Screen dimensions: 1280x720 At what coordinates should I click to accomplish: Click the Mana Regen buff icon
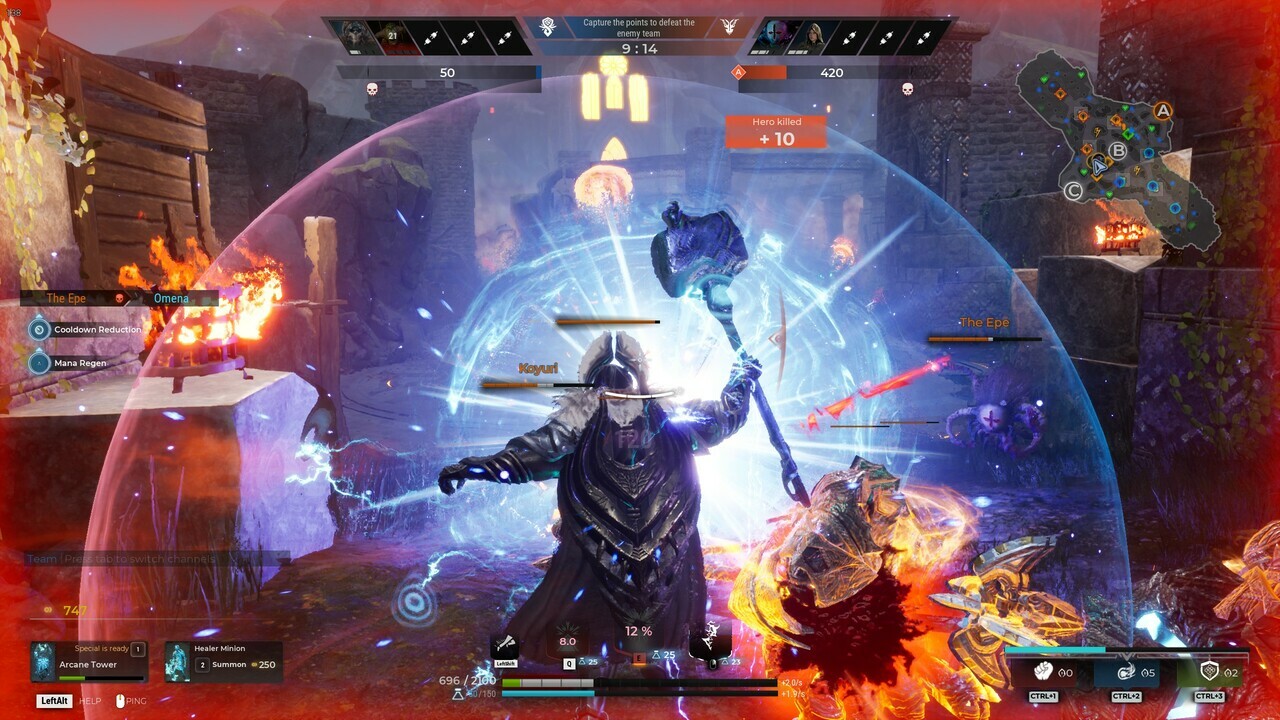pos(38,363)
